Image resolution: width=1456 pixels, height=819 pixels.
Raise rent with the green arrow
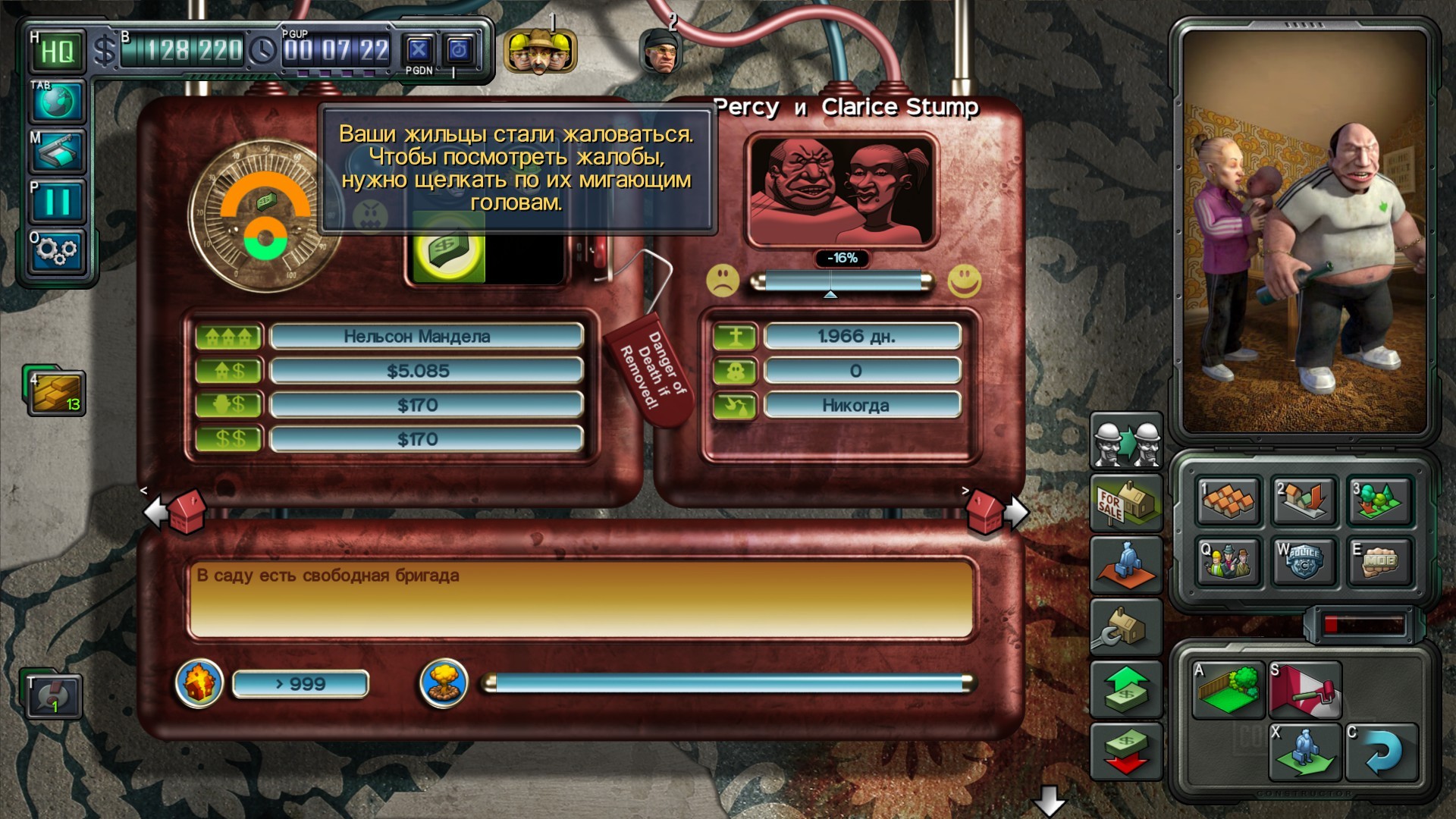pos(1126,689)
